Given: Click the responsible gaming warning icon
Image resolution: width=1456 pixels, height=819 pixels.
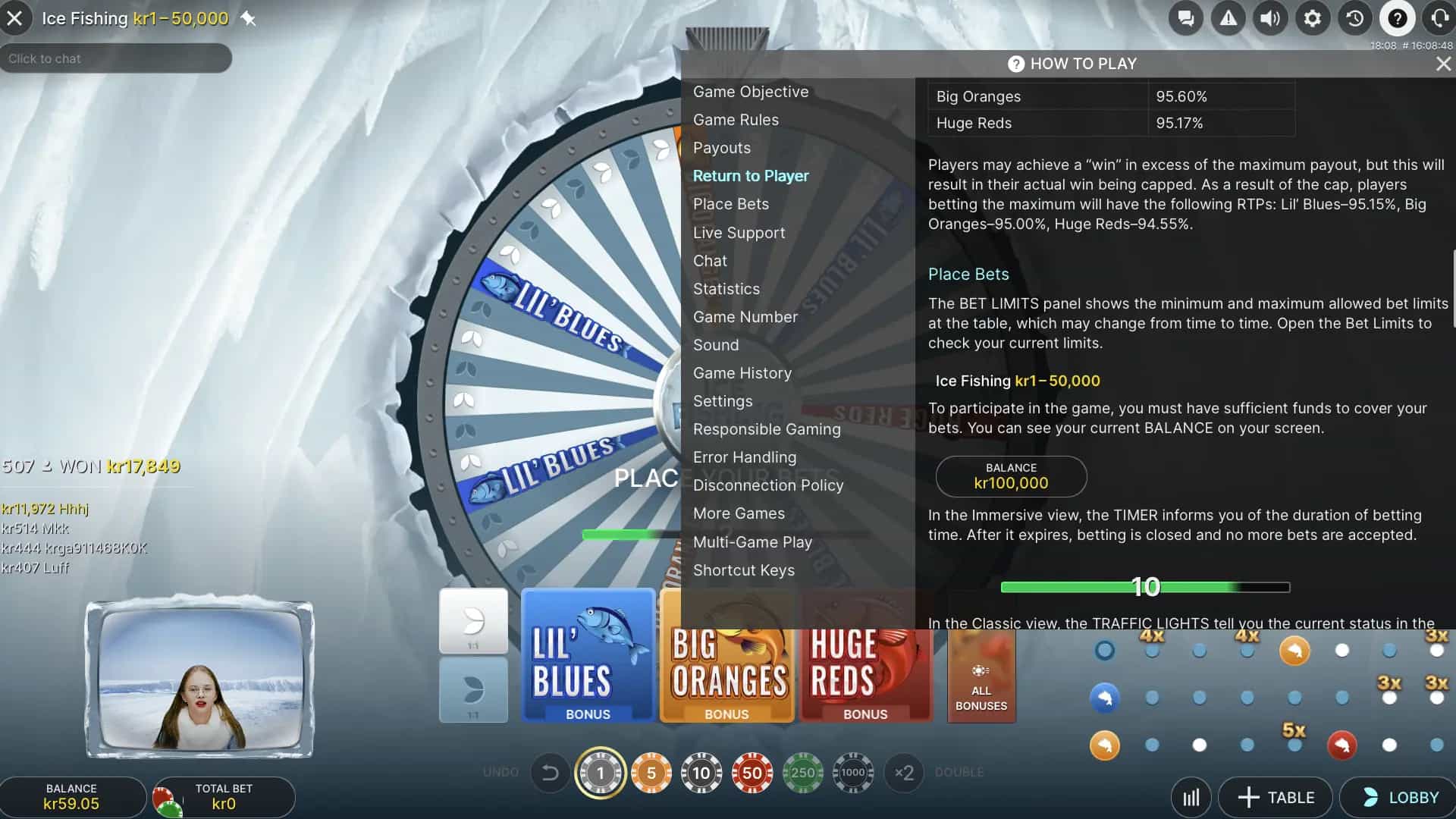Looking at the screenshot, I should pyautogui.click(x=1228, y=18).
